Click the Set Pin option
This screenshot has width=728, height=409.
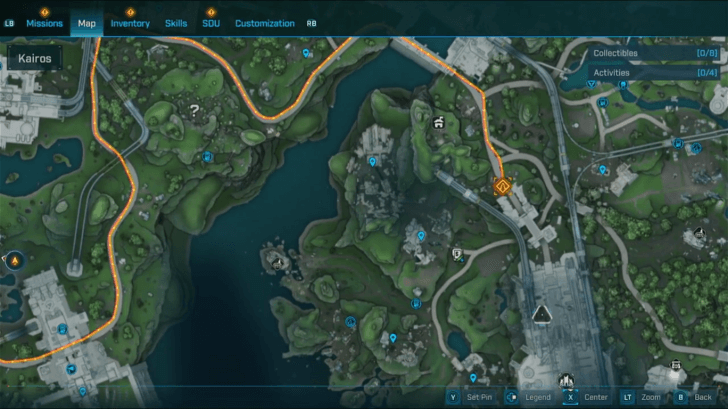click(x=470, y=397)
